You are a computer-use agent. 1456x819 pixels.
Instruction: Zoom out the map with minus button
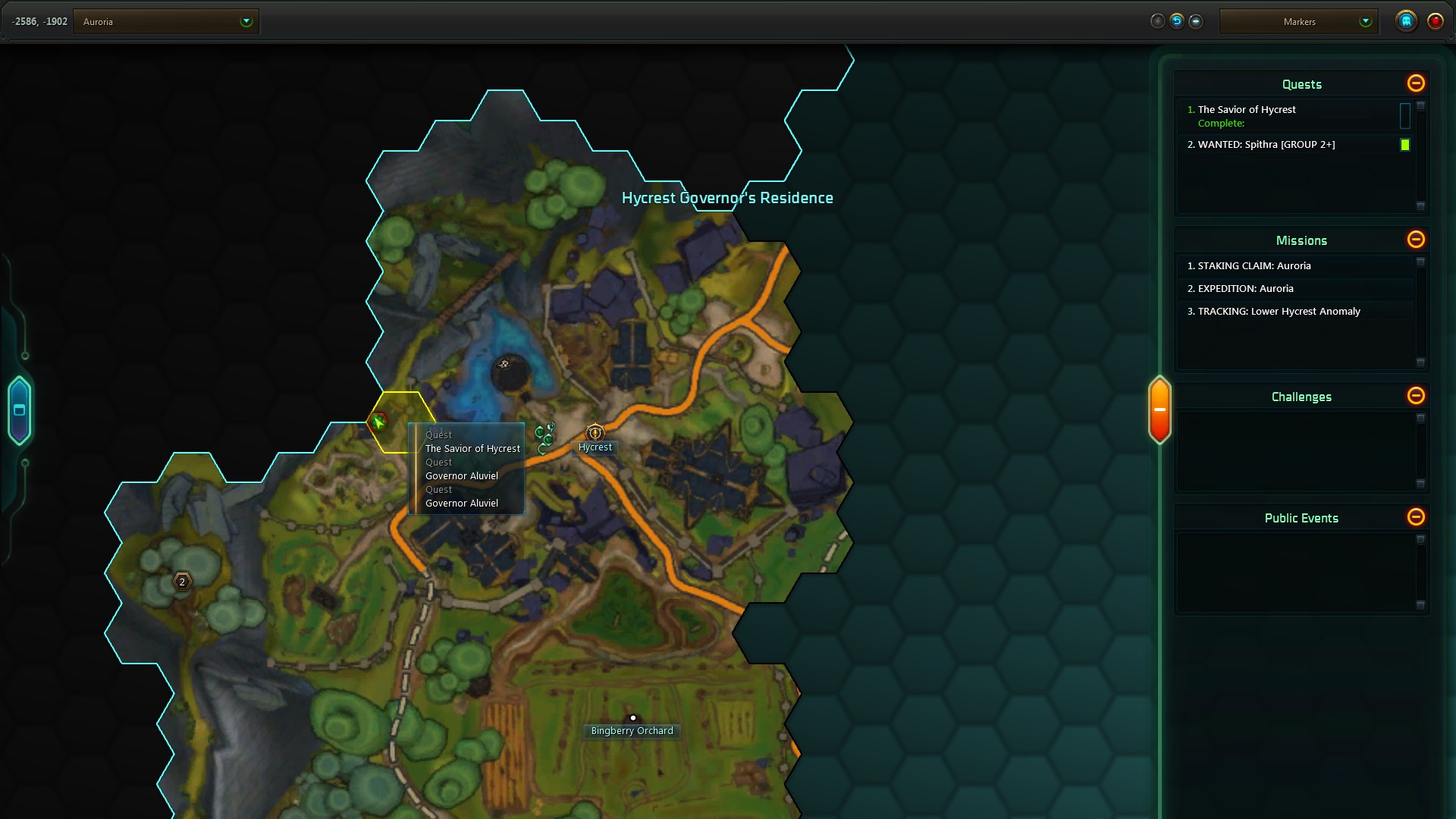pyautogui.click(x=1196, y=21)
